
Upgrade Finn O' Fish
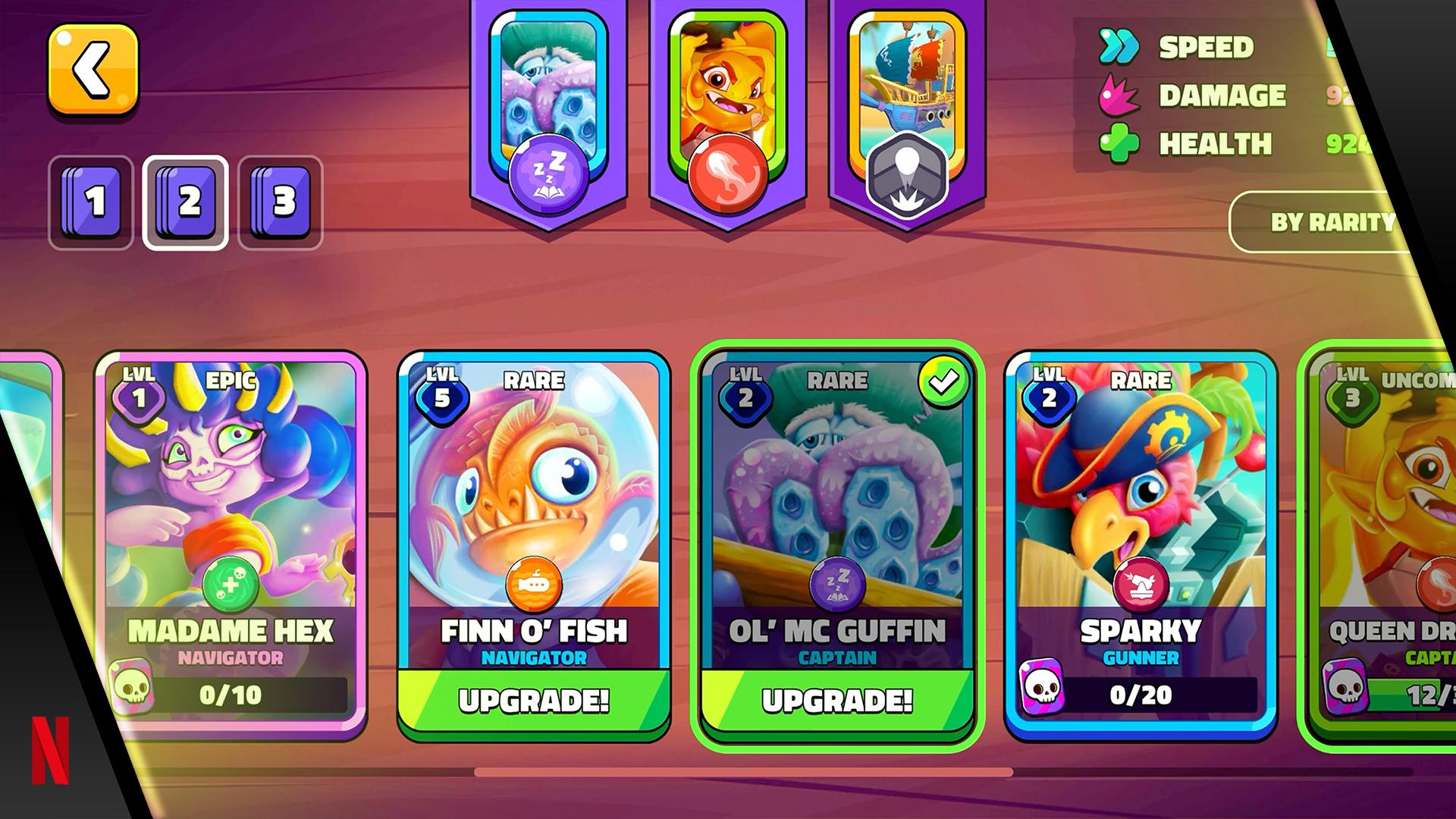click(x=534, y=701)
